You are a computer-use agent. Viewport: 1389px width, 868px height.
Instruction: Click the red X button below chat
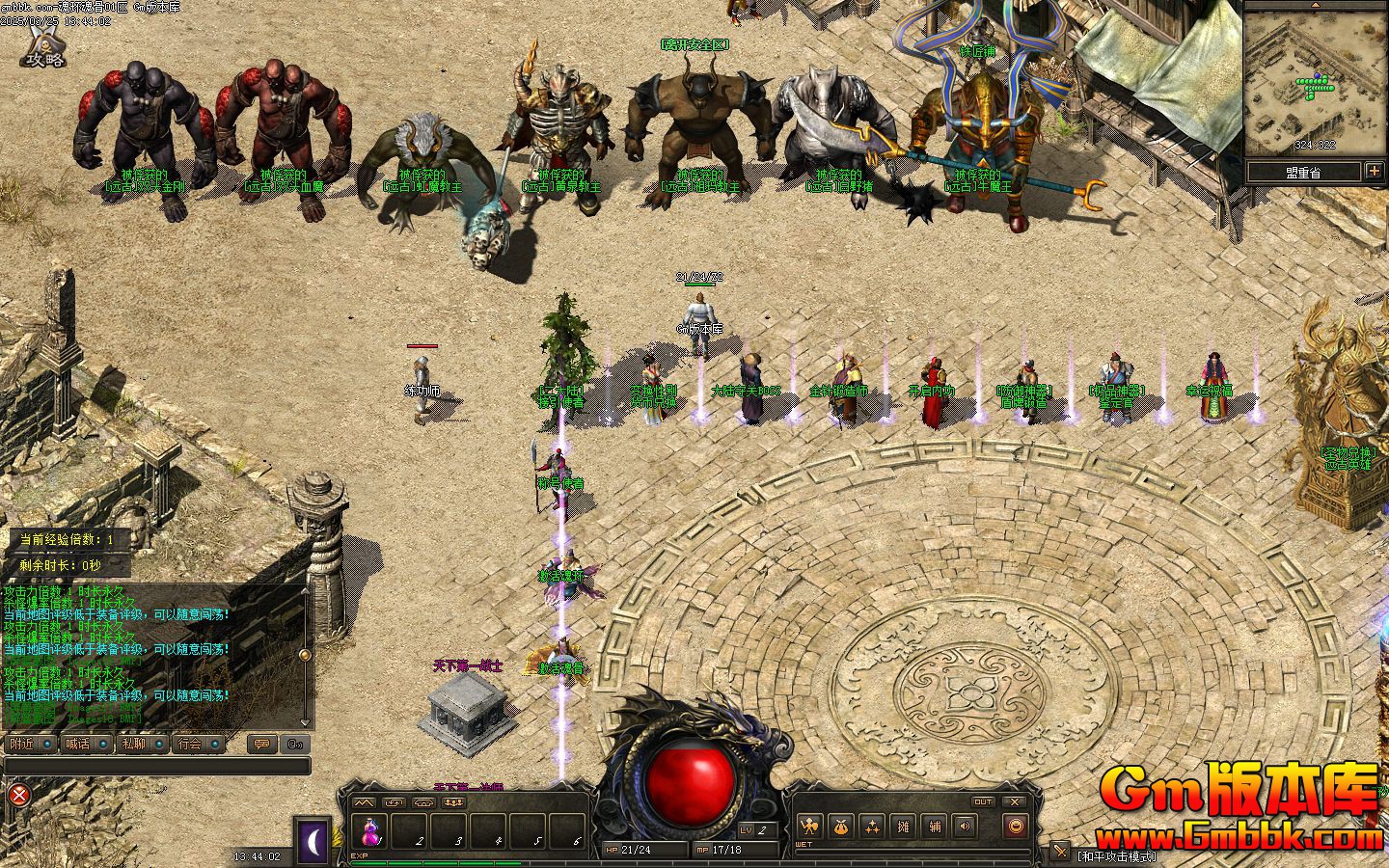click(x=18, y=795)
